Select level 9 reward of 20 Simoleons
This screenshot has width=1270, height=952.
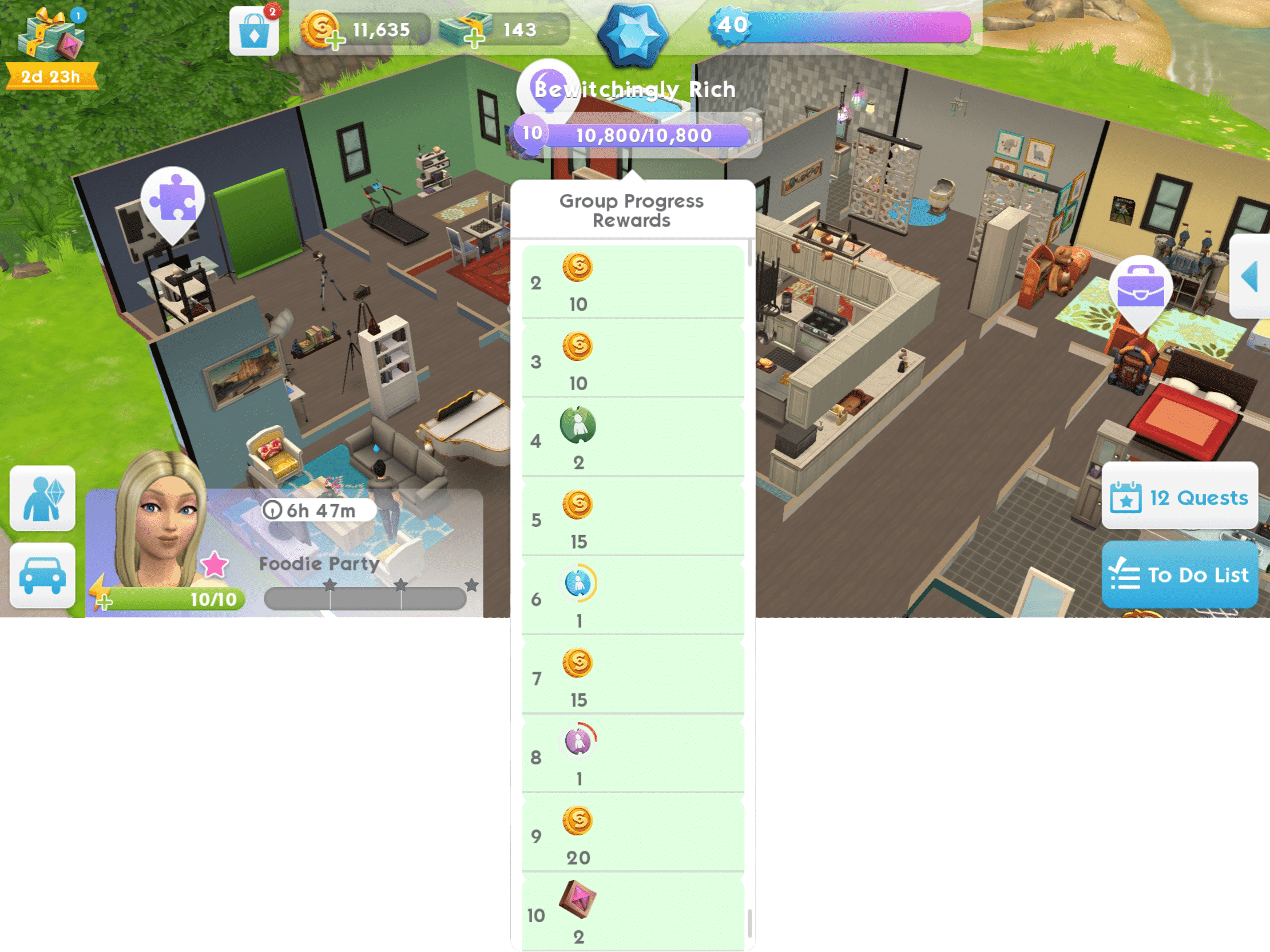633,835
